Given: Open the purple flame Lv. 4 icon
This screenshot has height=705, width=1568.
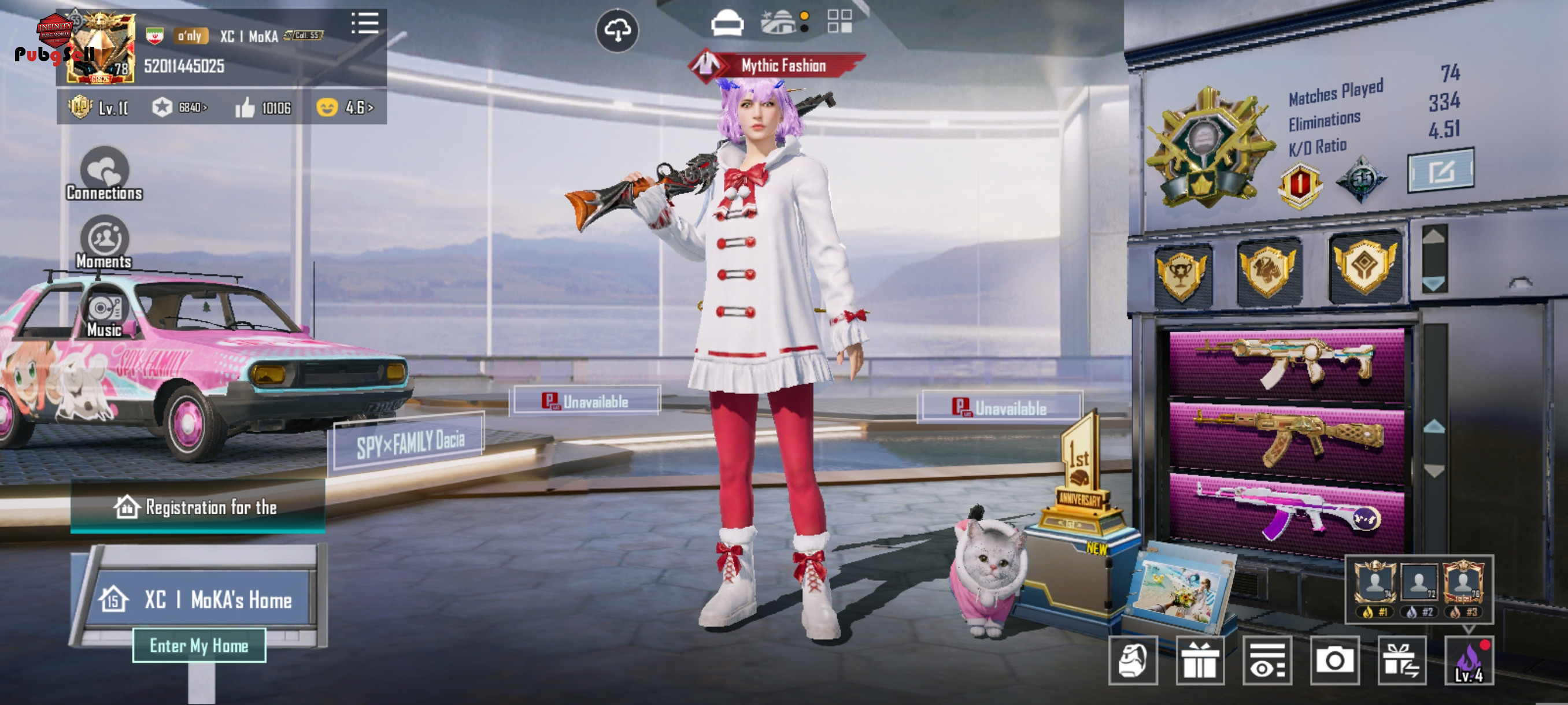Looking at the screenshot, I should tap(1469, 661).
